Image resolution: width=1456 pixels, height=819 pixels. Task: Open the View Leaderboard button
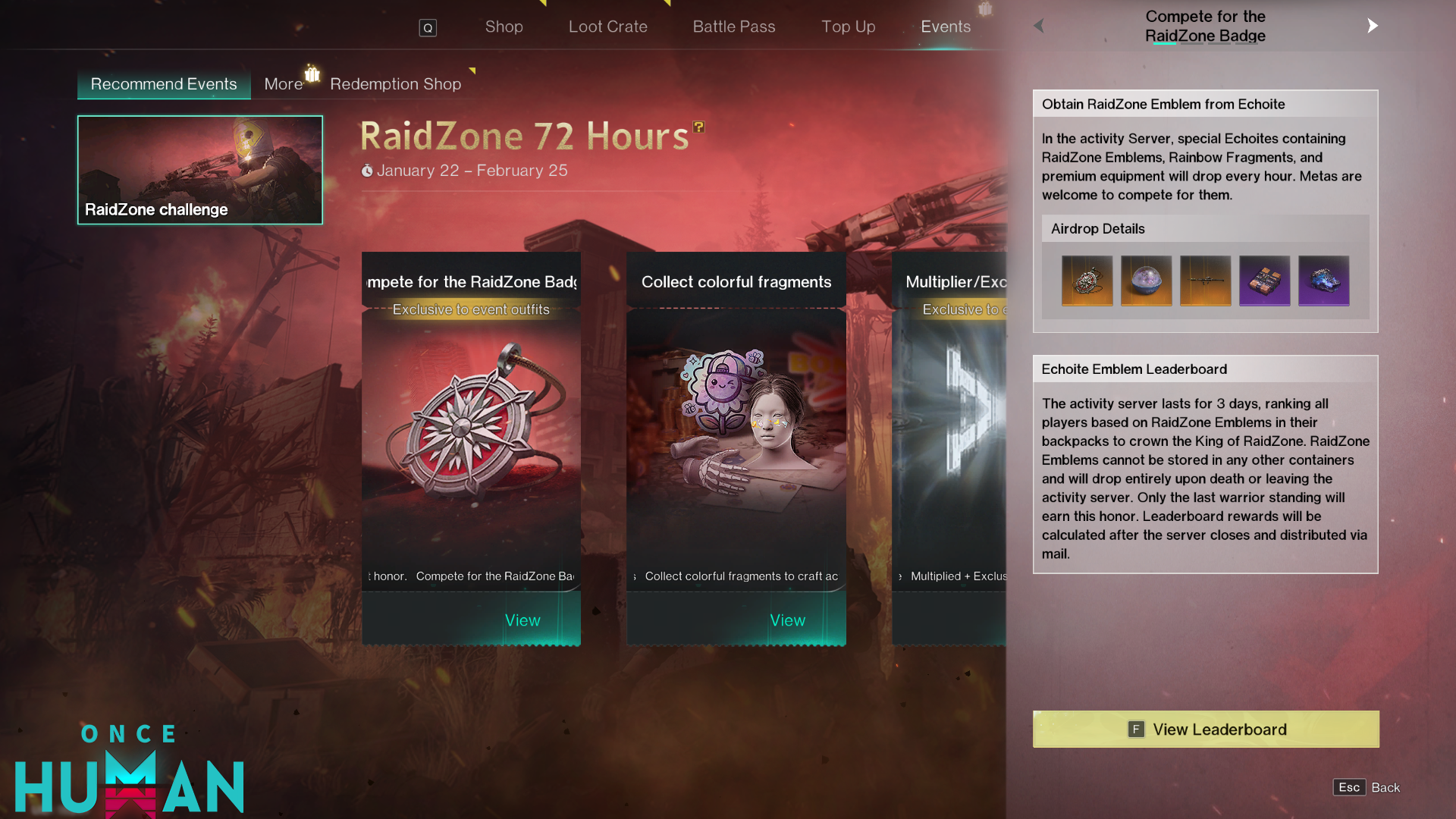tap(1206, 730)
